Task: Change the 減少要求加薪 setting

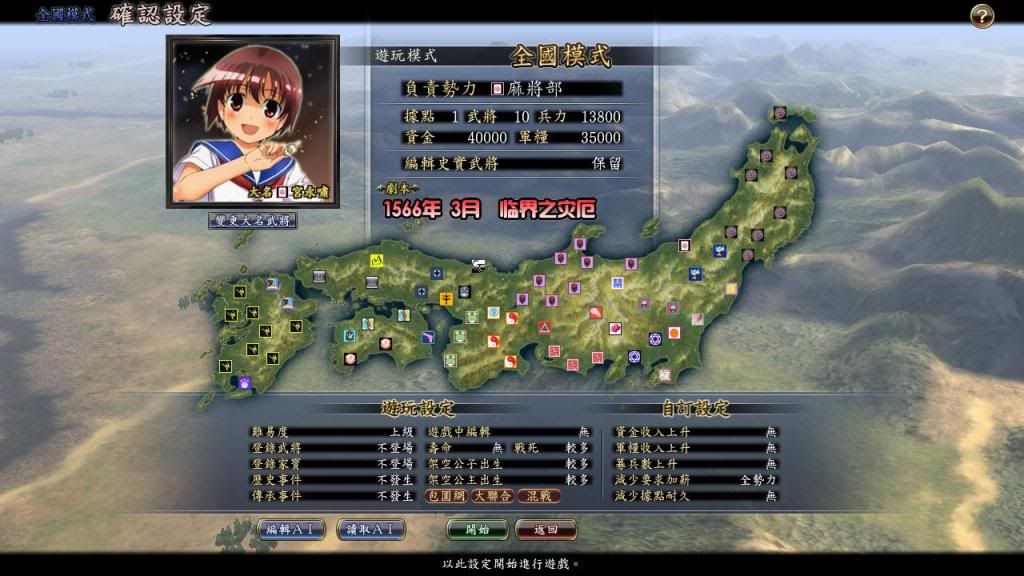Action: tap(696, 480)
